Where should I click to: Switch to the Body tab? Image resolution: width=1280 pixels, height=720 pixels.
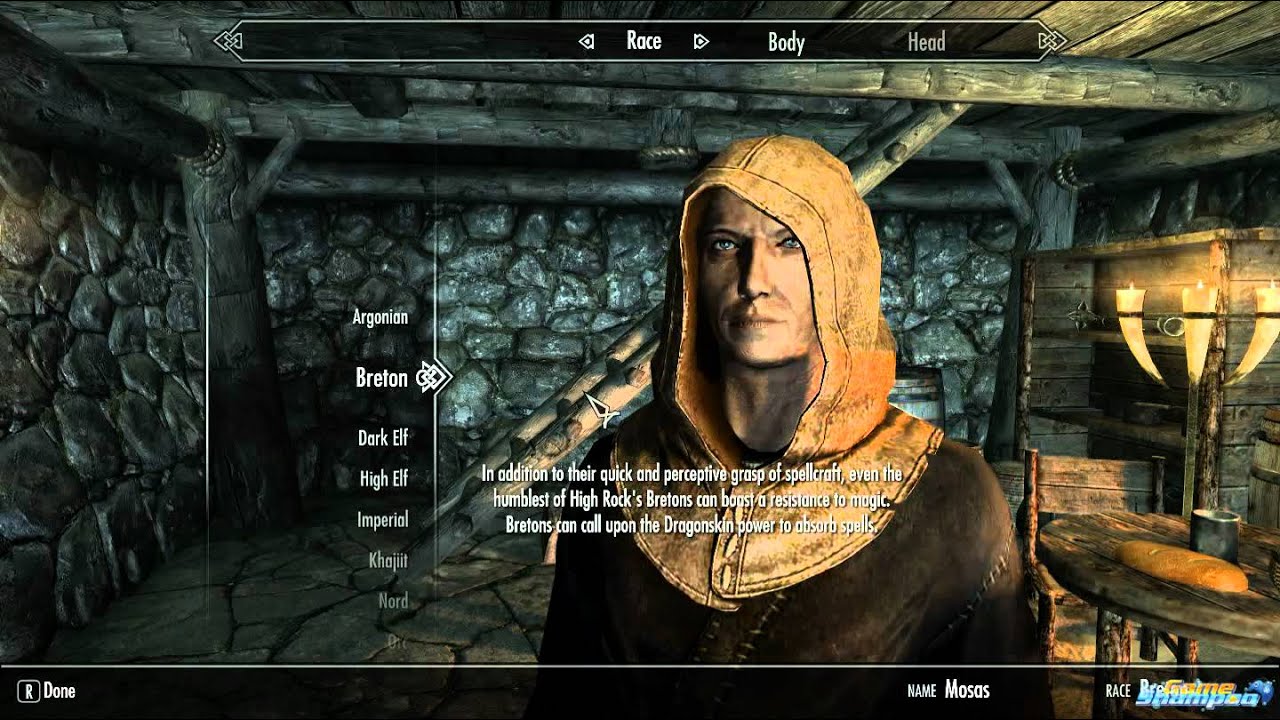[786, 42]
